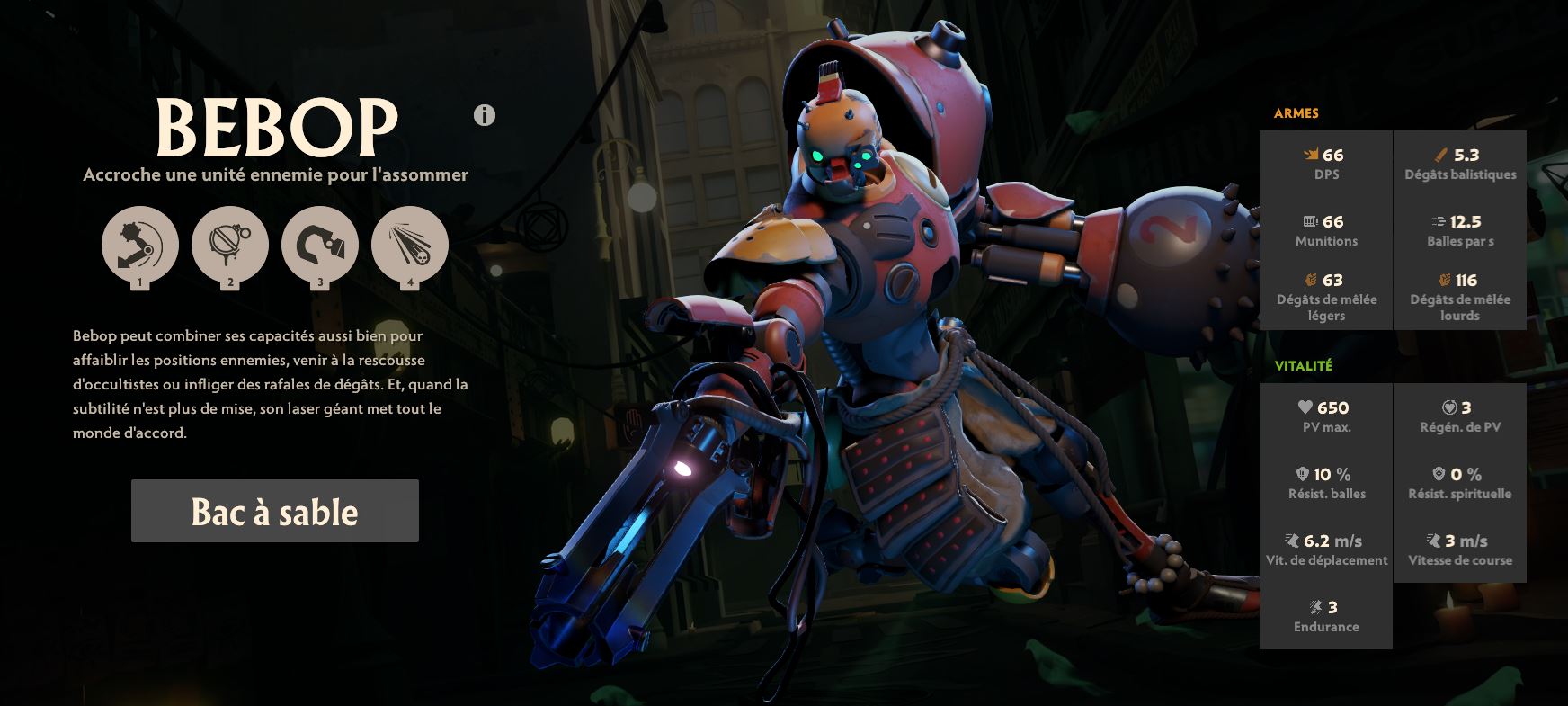Click the BEBOP hero name heading
Image resolution: width=1568 pixels, height=706 pixels.
[281, 126]
